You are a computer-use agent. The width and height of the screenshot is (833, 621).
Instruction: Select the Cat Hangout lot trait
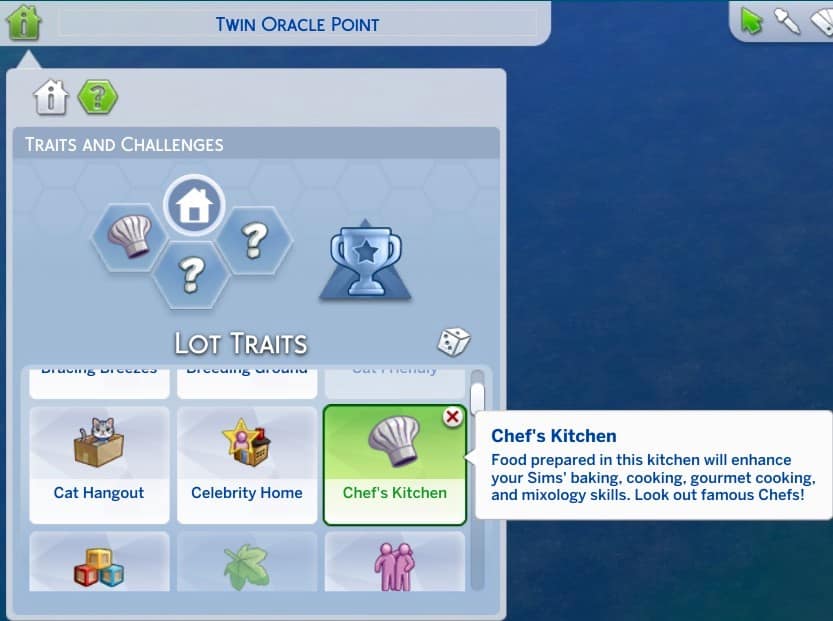point(99,464)
